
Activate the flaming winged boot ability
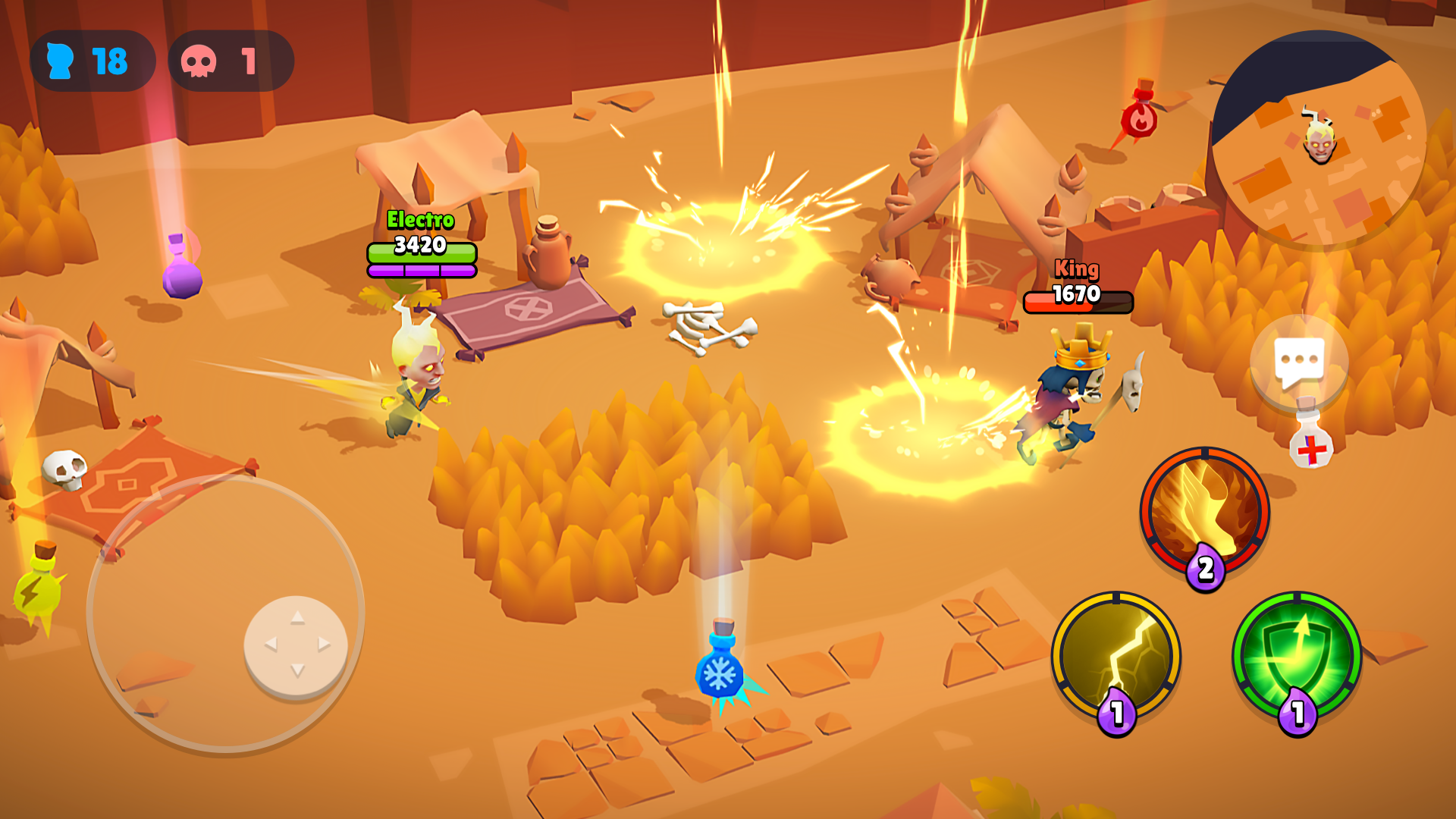tap(1204, 511)
